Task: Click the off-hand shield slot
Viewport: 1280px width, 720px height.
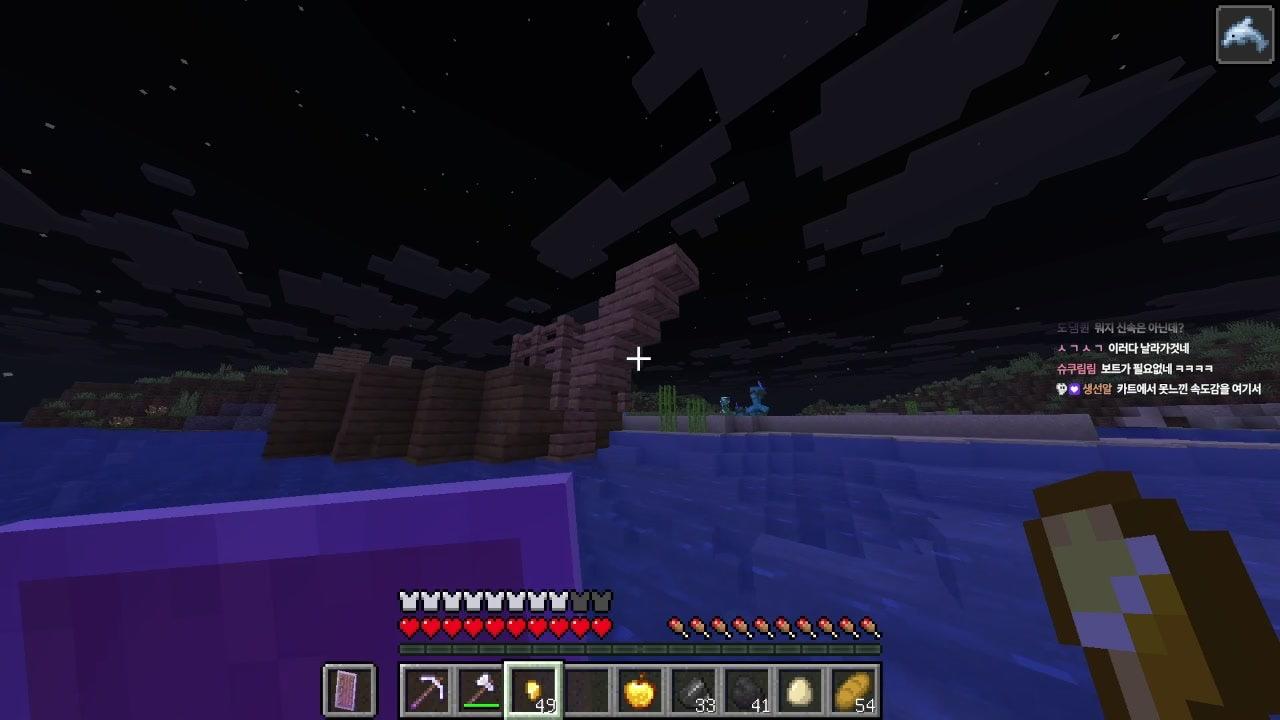Action: click(x=350, y=690)
